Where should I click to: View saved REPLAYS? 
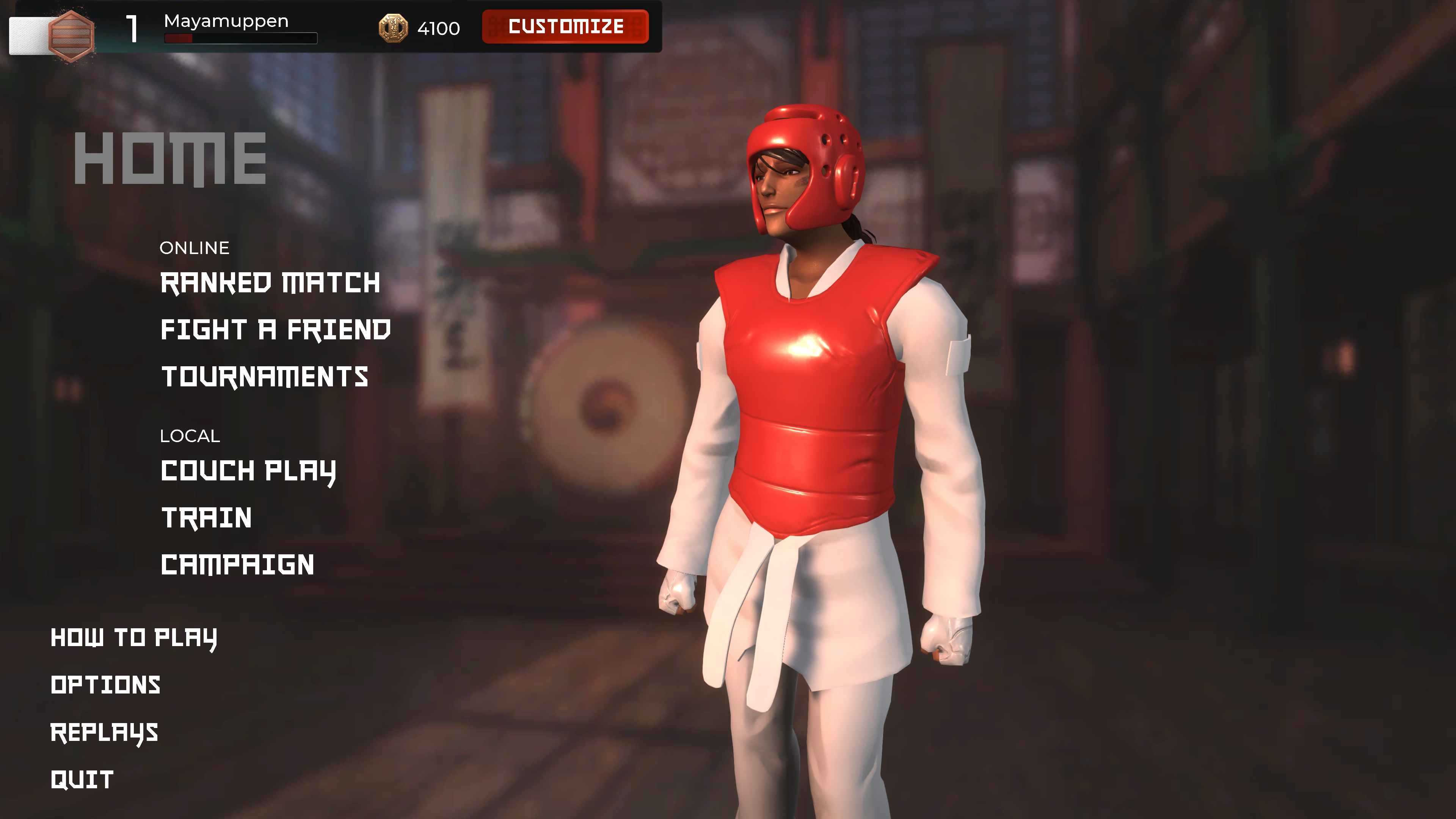pos(104,732)
